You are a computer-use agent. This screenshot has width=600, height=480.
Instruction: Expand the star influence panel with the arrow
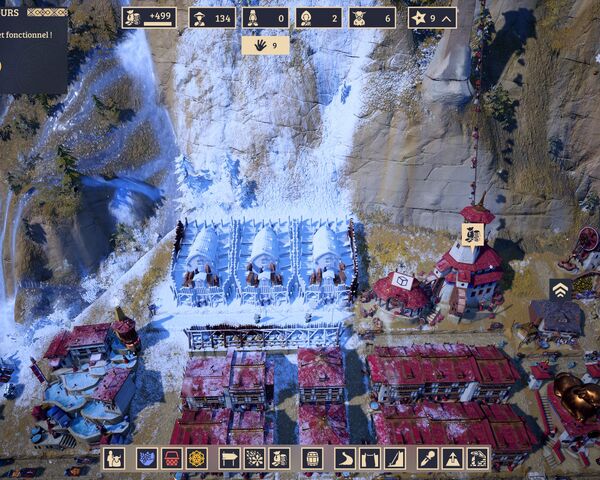[x=432, y=17]
